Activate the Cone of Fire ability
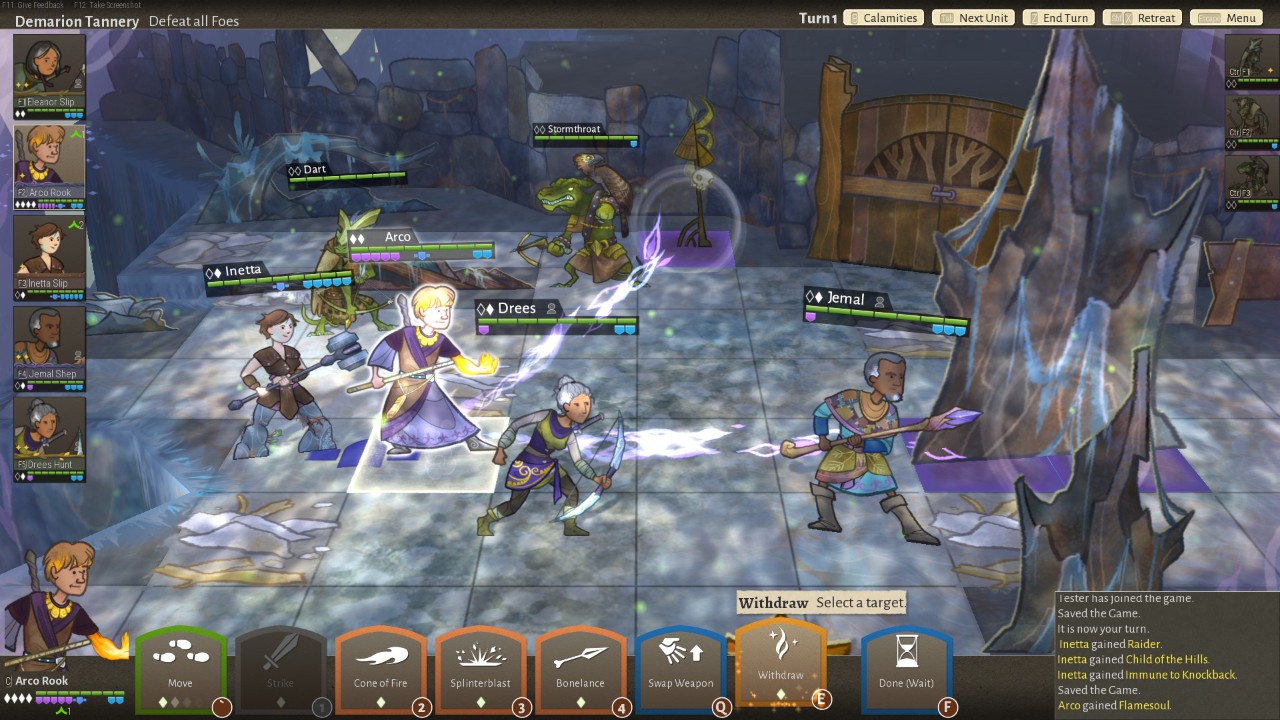 381,667
